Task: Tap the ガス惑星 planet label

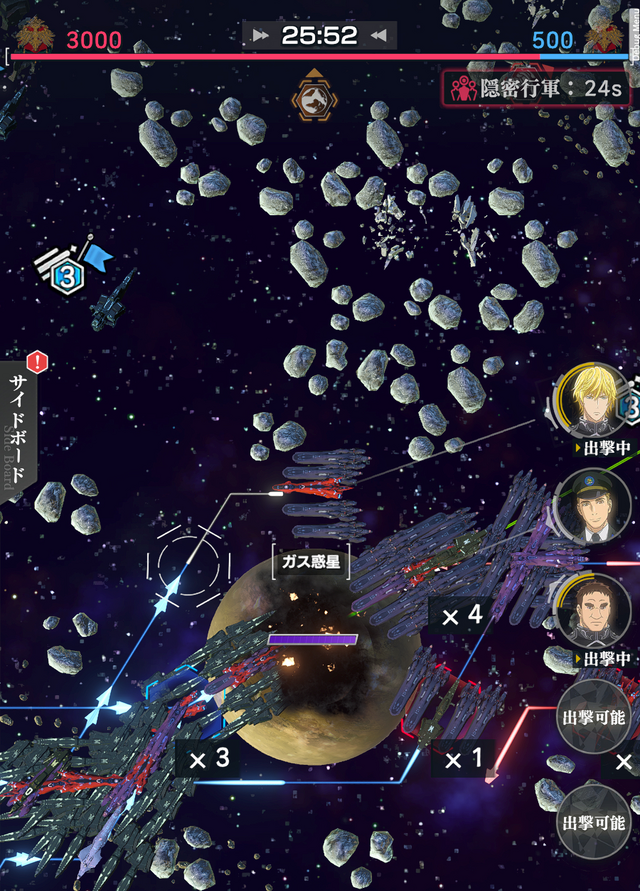Action: [x=311, y=563]
